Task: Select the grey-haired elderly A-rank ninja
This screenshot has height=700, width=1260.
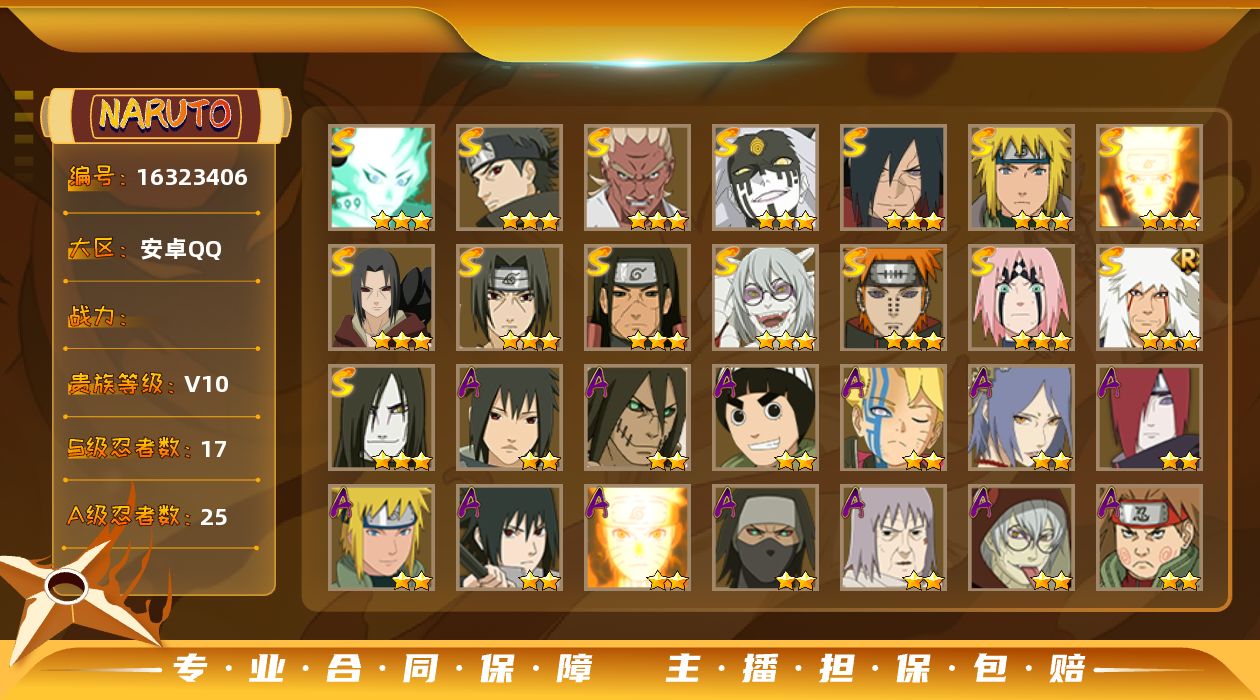Action: 893,537
